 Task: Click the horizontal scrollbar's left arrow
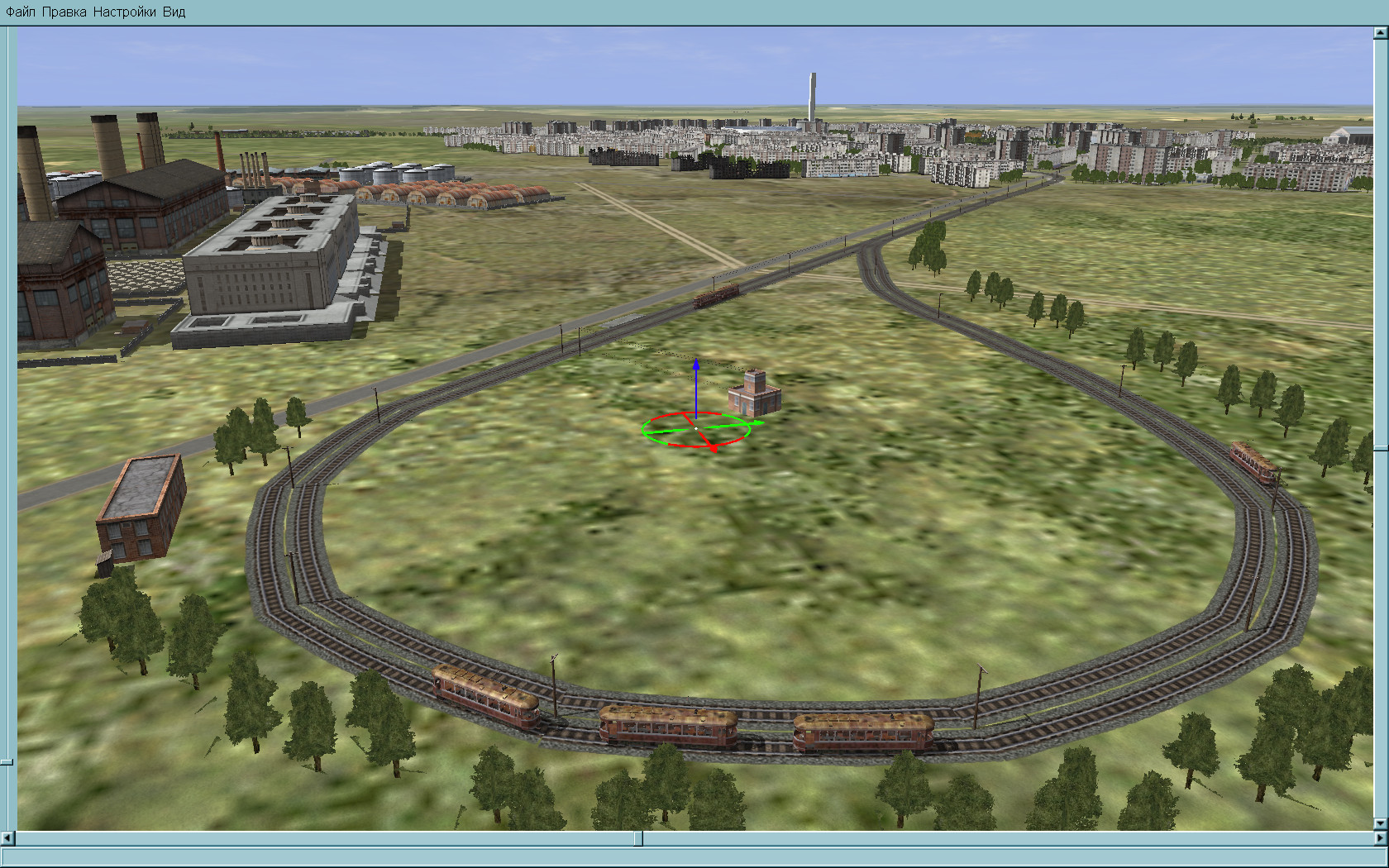(7, 838)
